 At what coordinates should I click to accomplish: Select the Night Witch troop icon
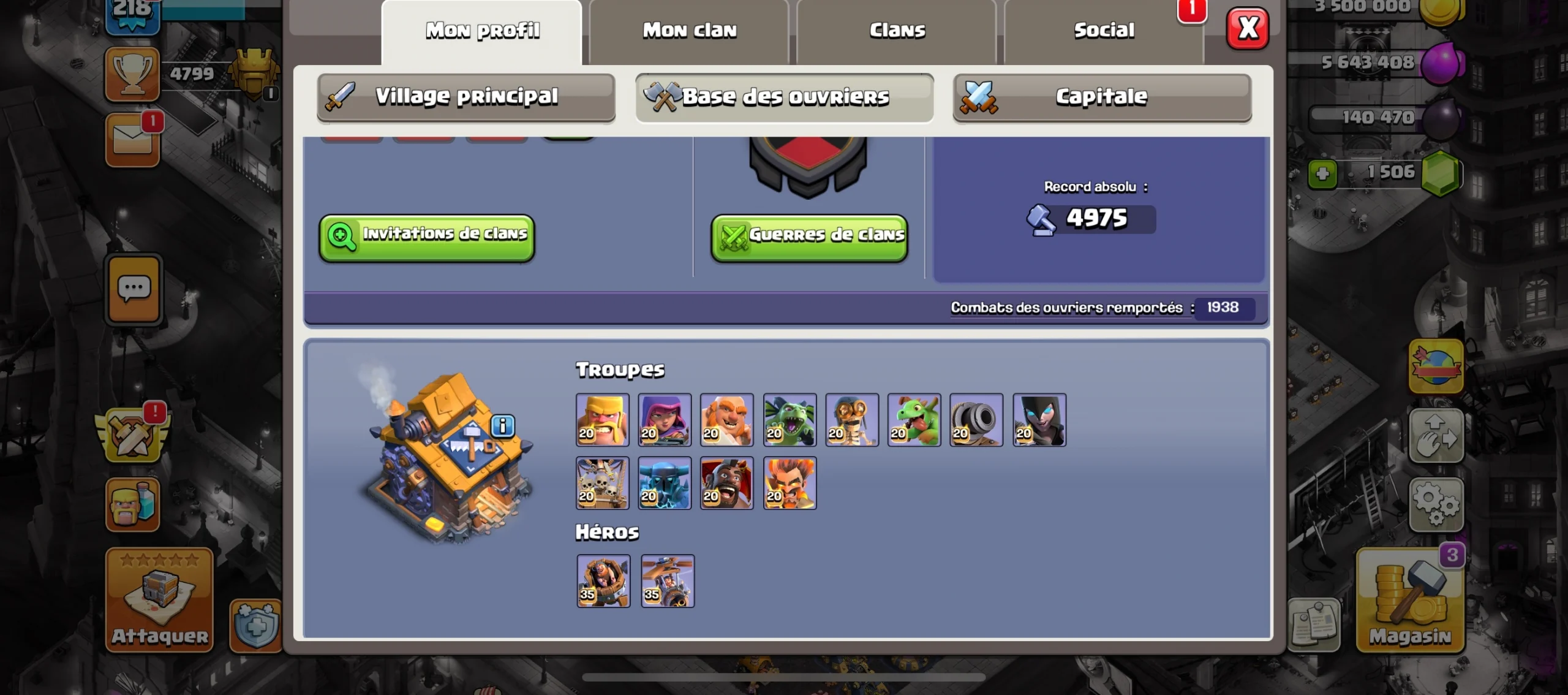(x=1039, y=420)
